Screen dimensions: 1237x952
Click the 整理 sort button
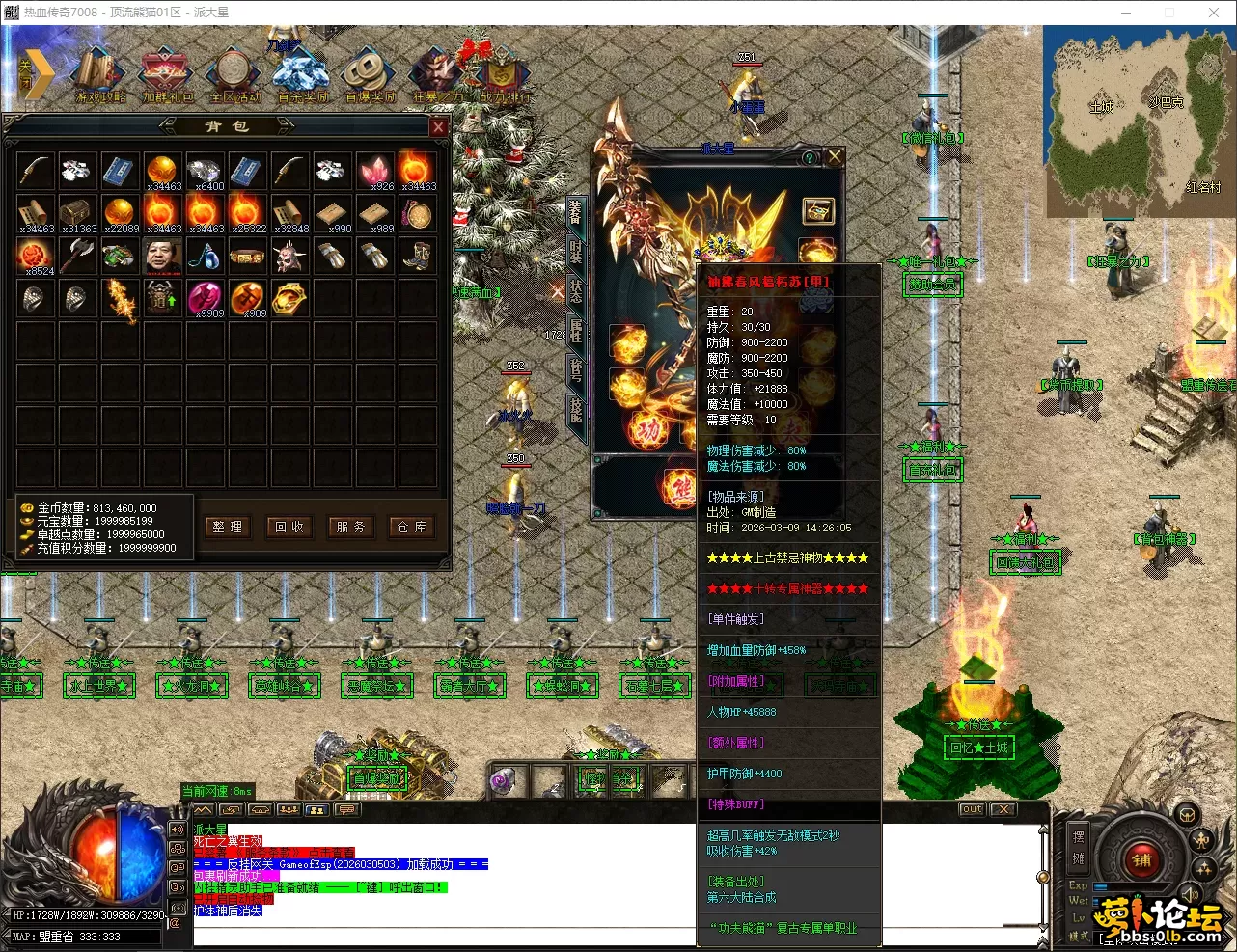[229, 527]
